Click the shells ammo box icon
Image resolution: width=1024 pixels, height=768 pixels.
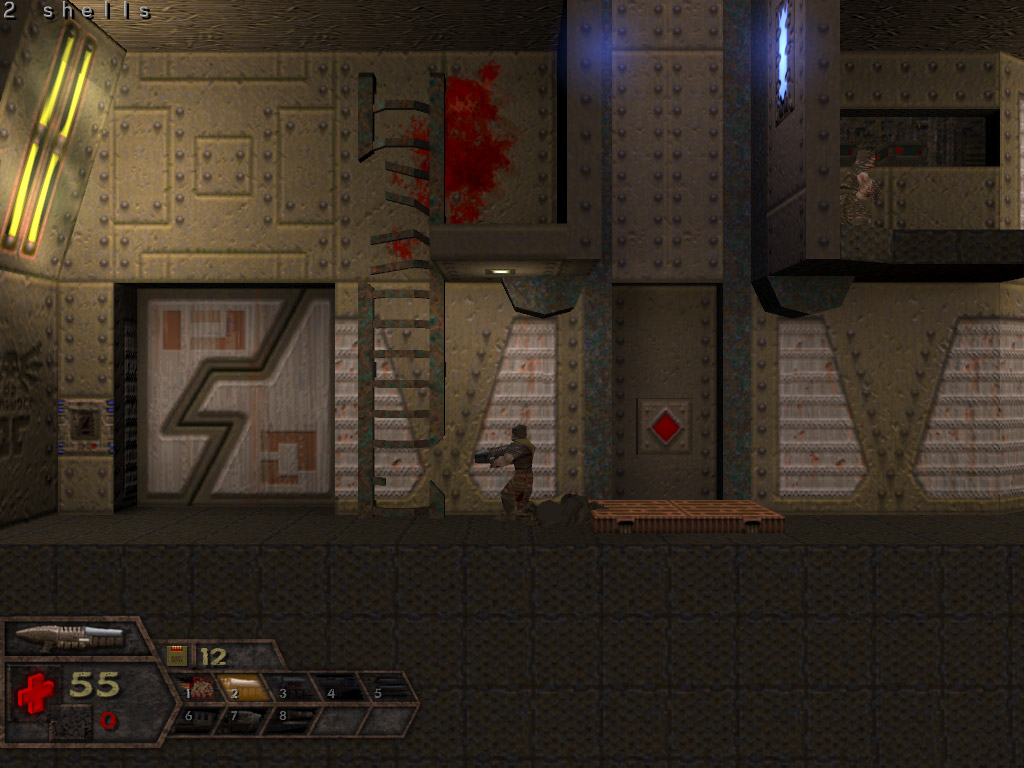[177, 656]
